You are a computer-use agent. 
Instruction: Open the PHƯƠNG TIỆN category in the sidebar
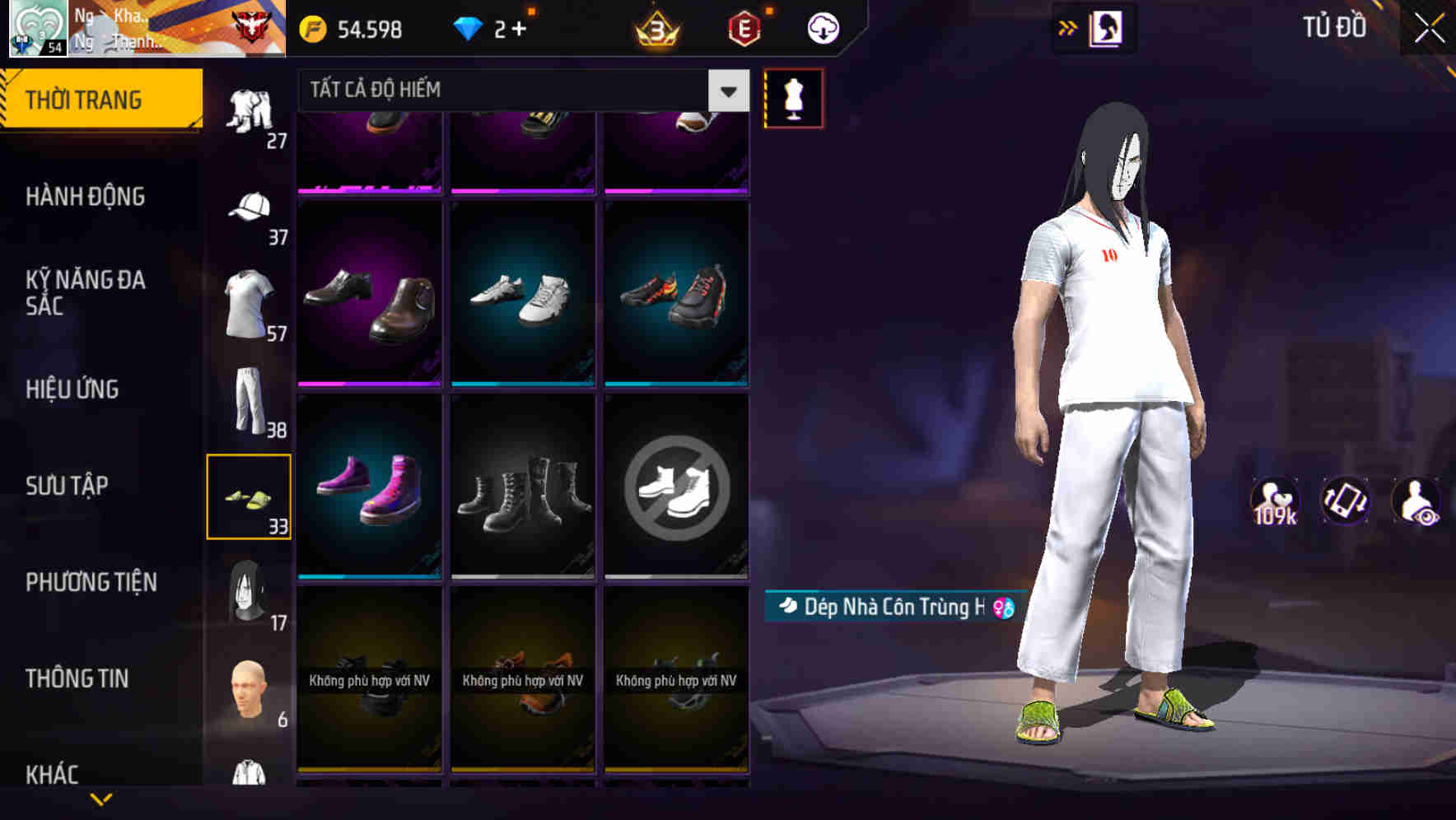coord(92,581)
